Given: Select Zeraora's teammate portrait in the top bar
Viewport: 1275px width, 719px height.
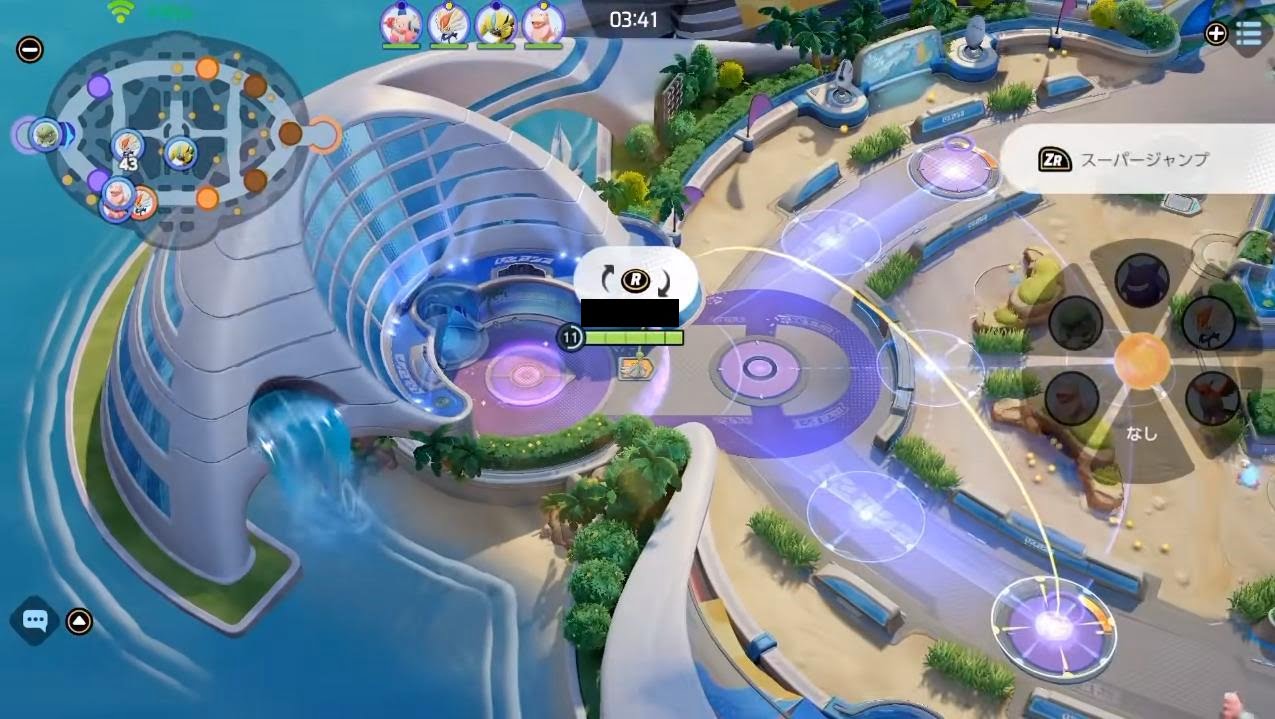Looking at the screenshot, I should pos(496,24).
